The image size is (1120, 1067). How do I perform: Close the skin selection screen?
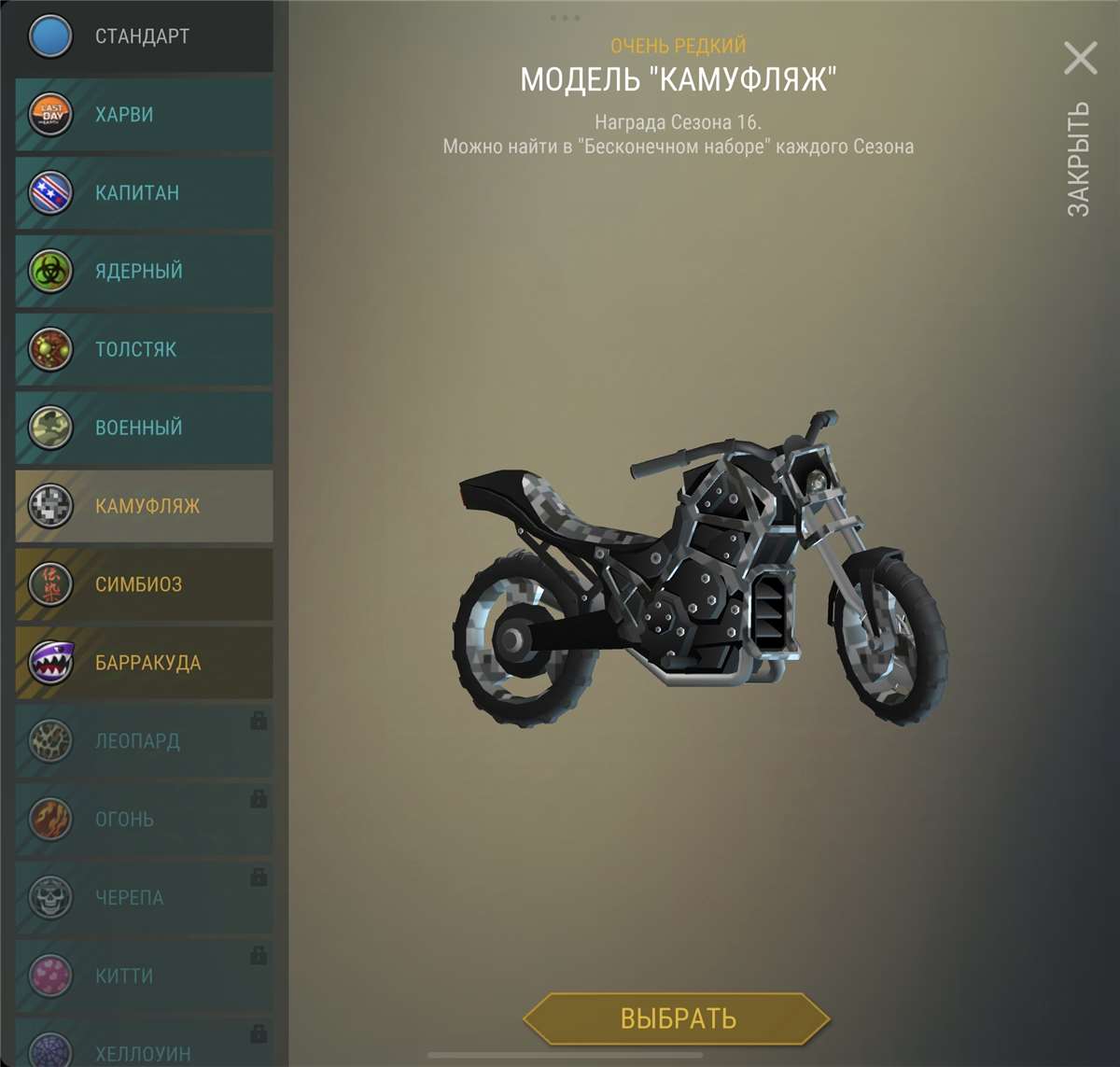click(x=1081, y=59)
